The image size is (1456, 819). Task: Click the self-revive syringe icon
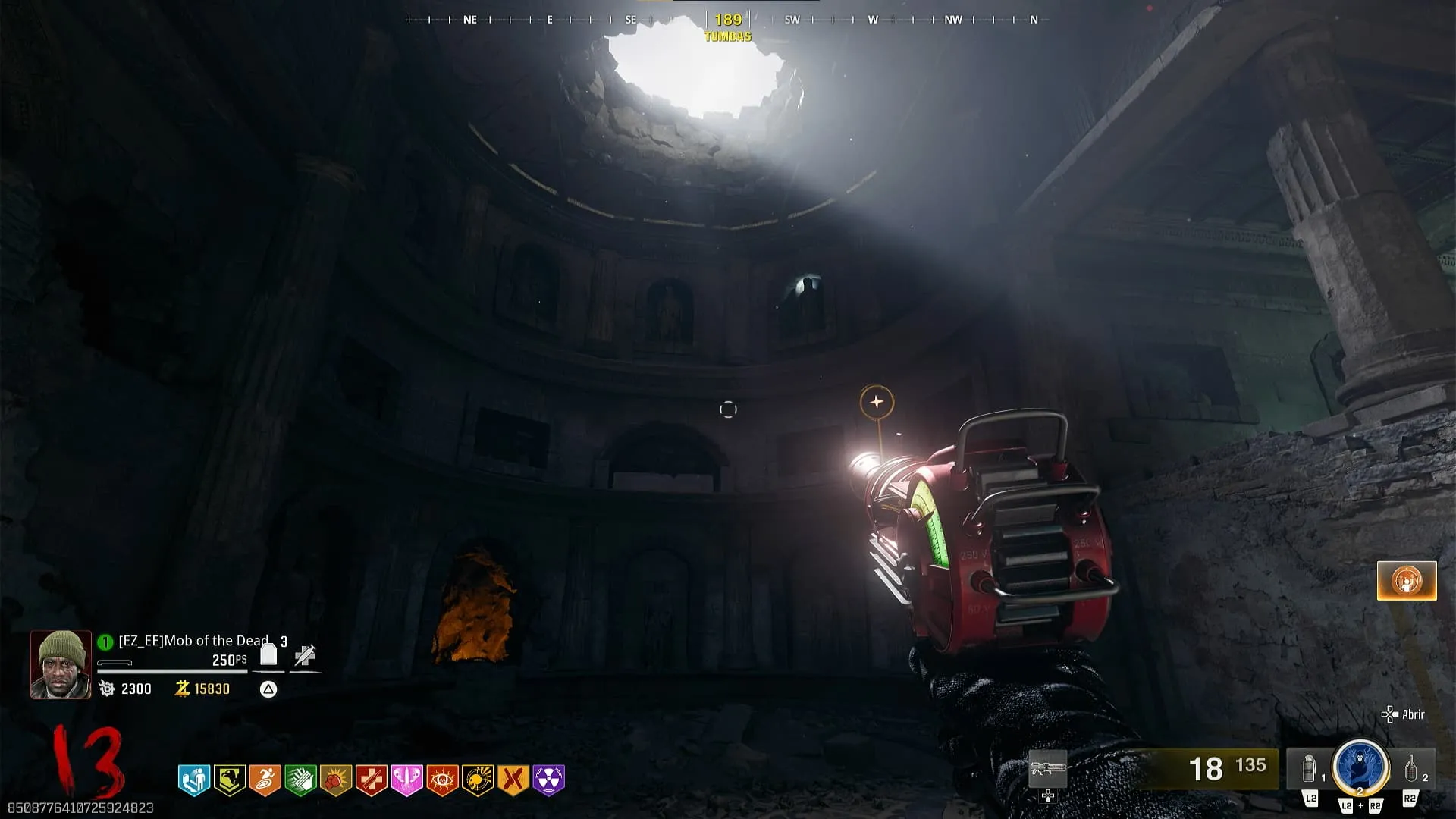click(x=305, y=655)
